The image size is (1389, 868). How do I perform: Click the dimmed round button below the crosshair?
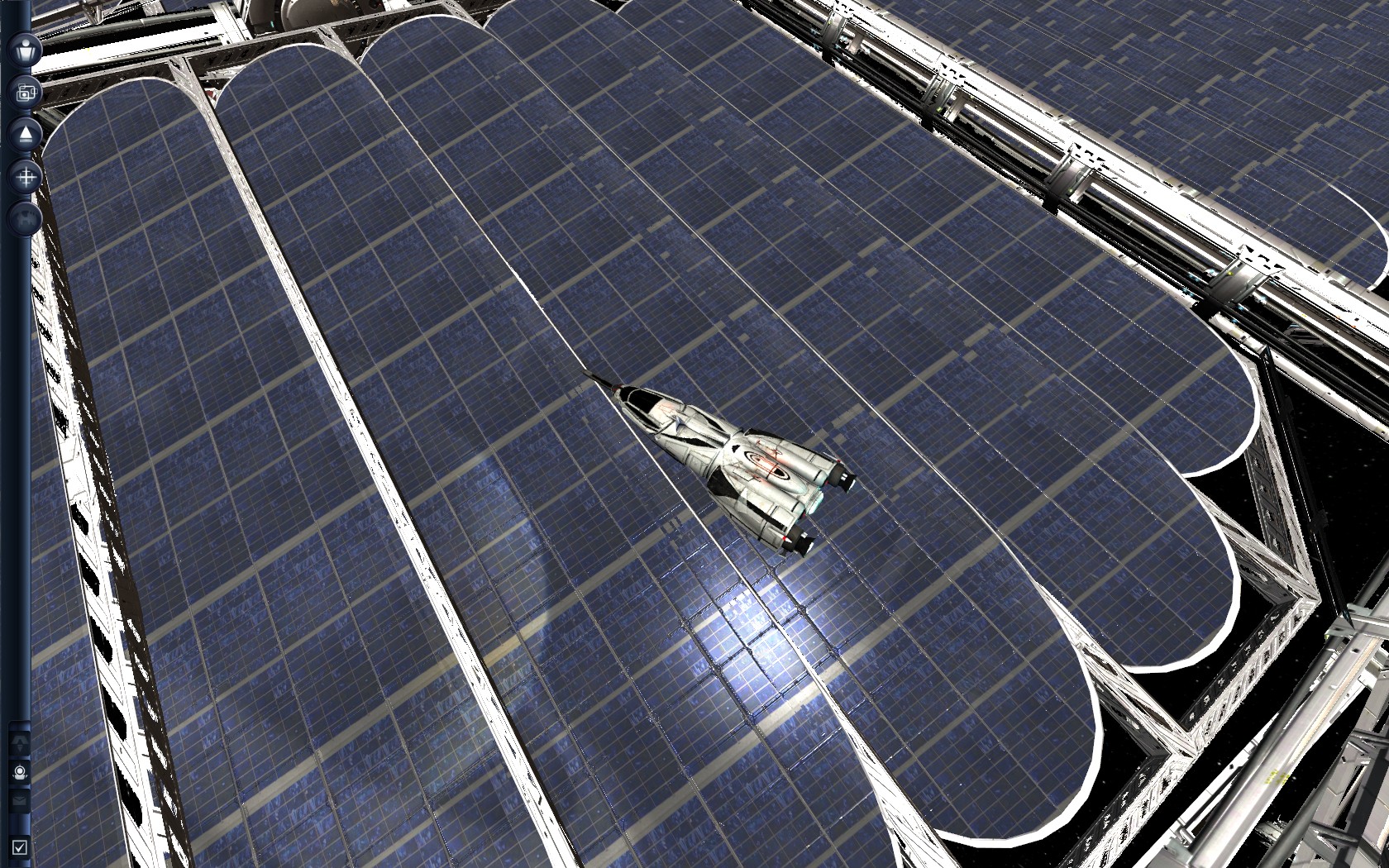(x=25, y=218)
